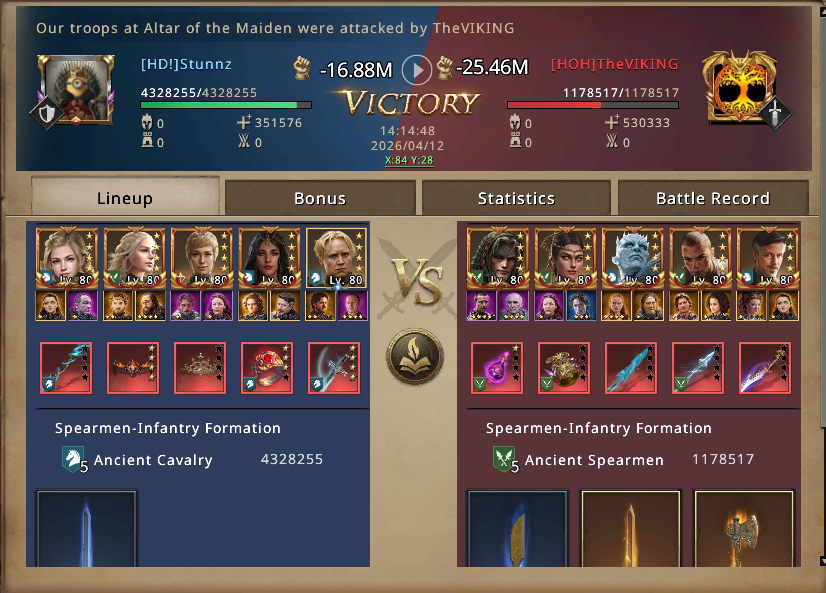Viewport: 826px width, 593px height.
Task: Open the Bonus tab
Action: [320, 198]
